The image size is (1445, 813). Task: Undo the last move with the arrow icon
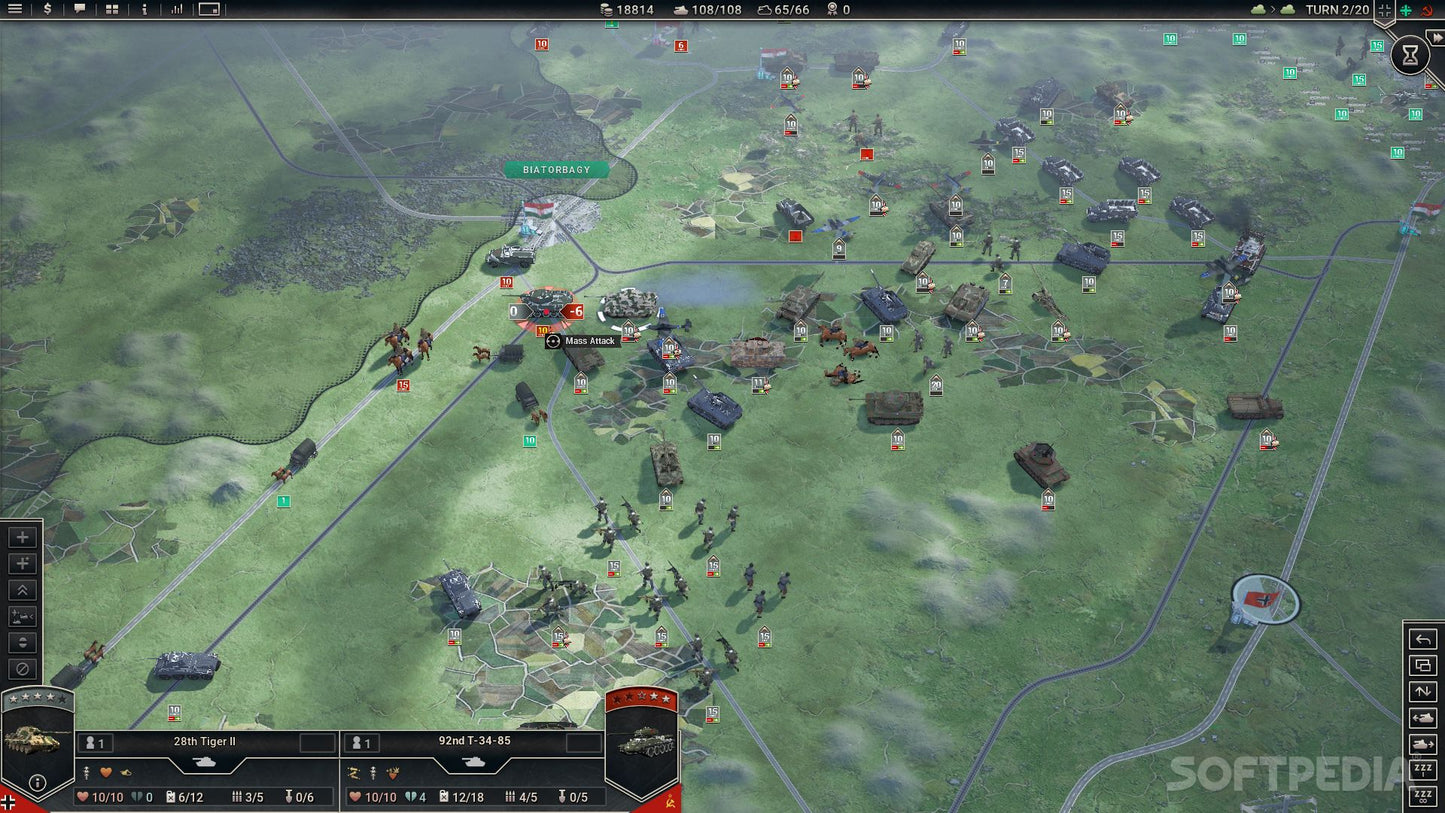pos(1422,638)
